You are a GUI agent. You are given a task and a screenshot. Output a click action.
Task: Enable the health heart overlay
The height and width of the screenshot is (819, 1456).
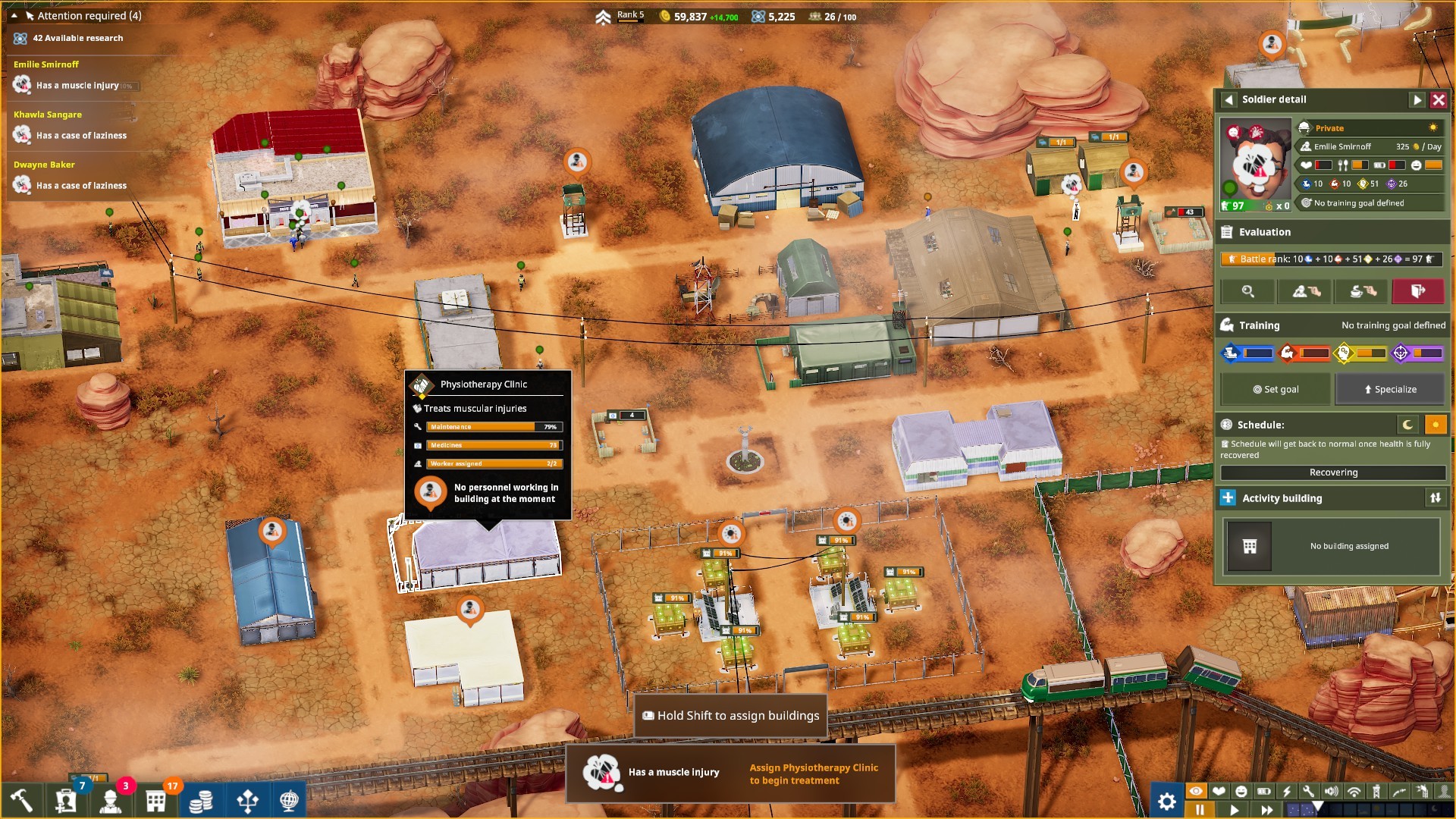coord(1219,792)
